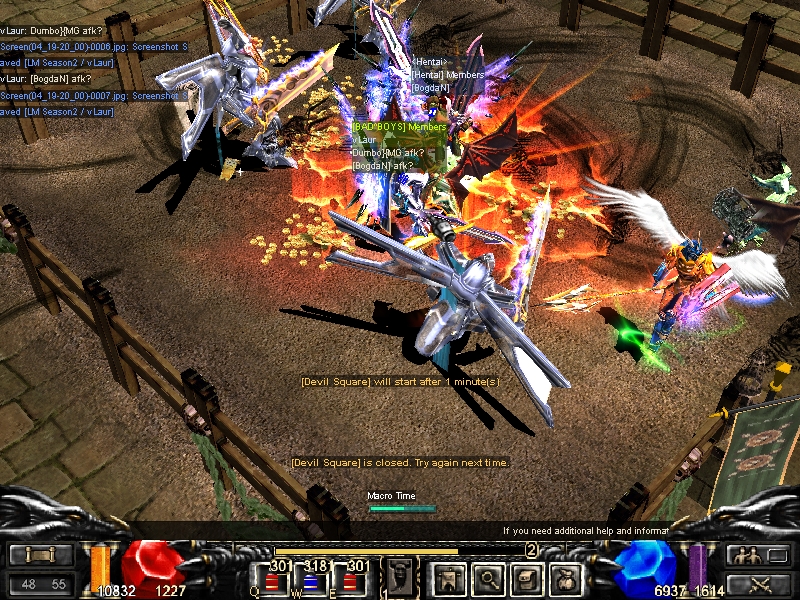Click the crossed swords button
The image size is (800, 600).
tap(758, 584)
